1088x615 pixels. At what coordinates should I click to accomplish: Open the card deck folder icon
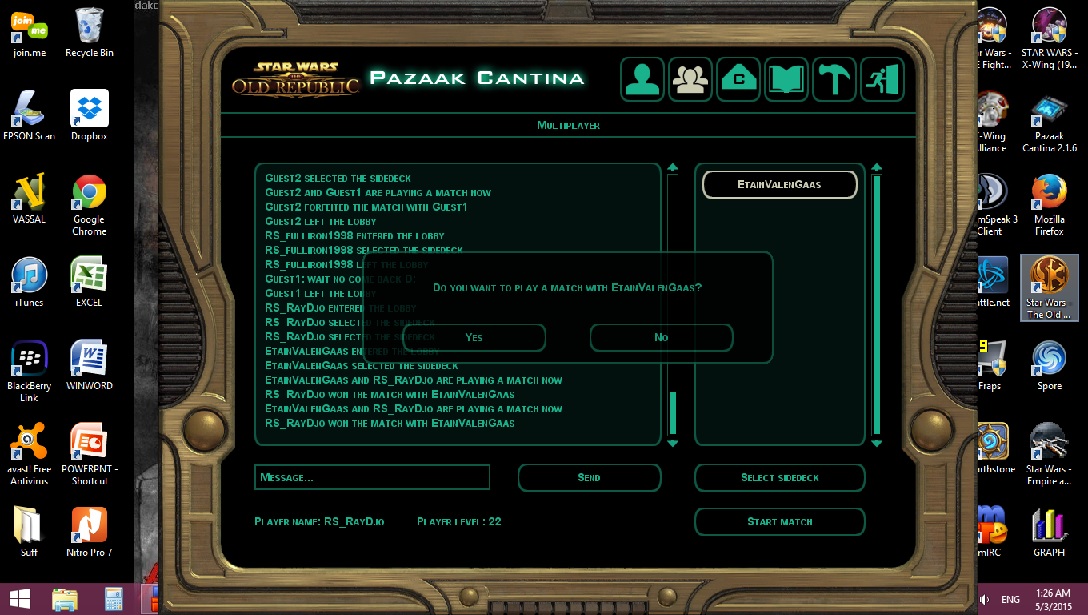(x=738, y=79)
